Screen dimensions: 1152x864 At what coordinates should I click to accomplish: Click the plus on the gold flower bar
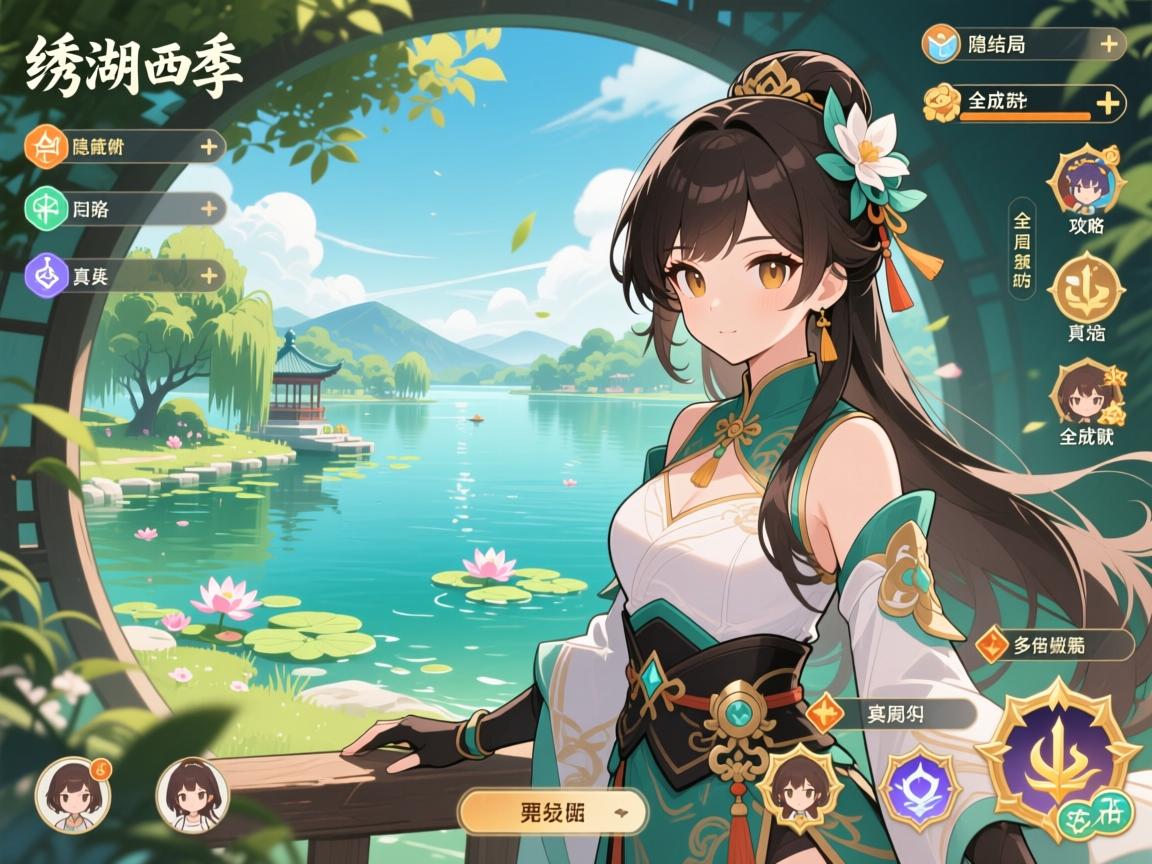point(1107,103)
